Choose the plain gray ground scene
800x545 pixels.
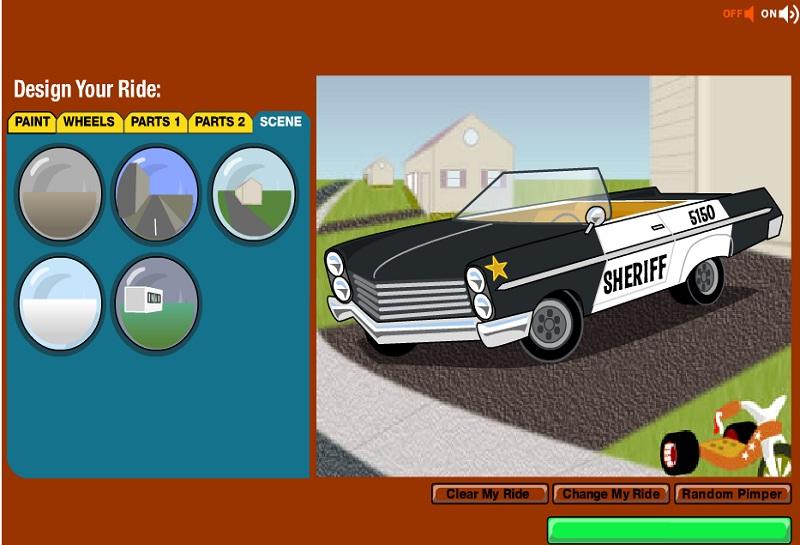pyautogui.click(x=60, y=194)
